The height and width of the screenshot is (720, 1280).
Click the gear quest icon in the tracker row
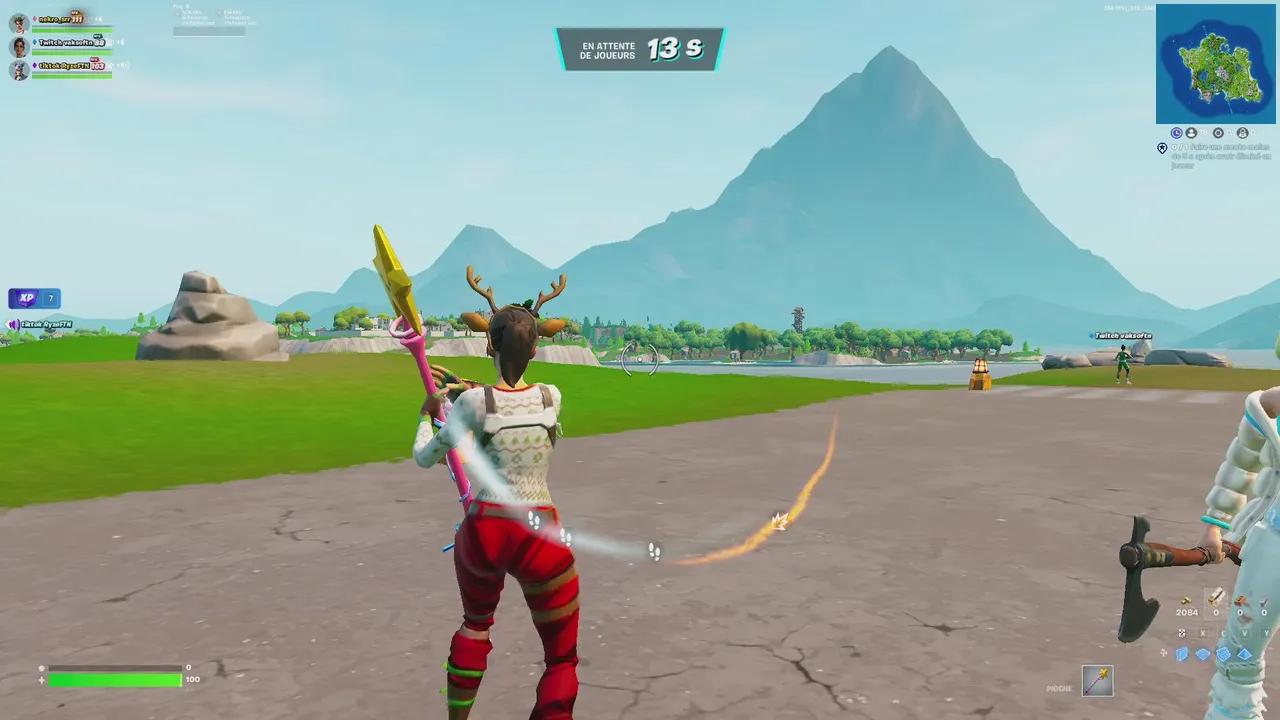[1219, 133]
